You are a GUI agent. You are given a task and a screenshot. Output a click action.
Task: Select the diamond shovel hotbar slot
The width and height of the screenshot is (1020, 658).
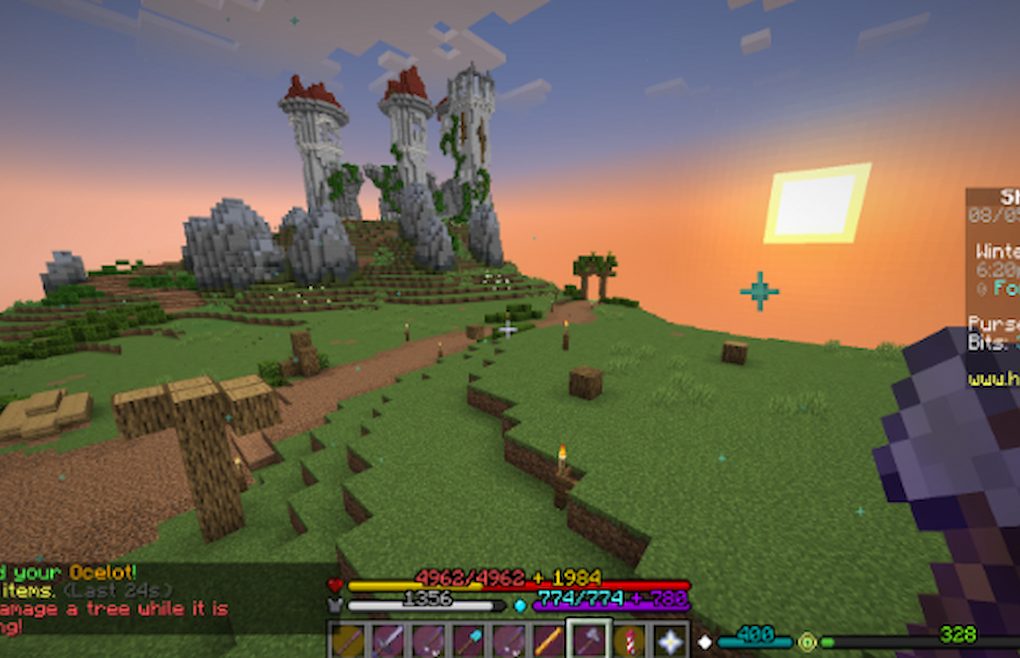click(468, 641)
